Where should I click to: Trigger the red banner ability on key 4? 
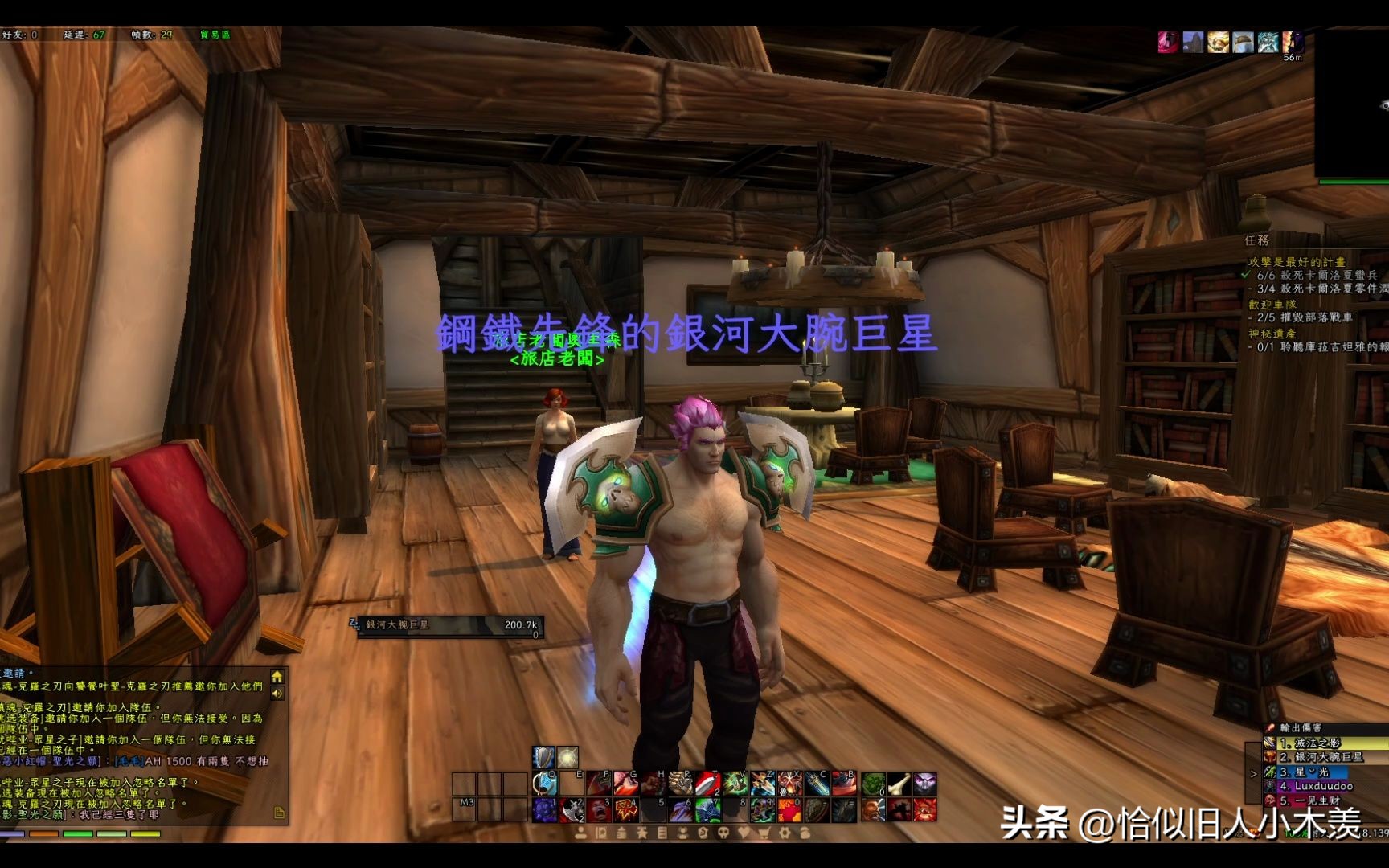tap(626, 809)
